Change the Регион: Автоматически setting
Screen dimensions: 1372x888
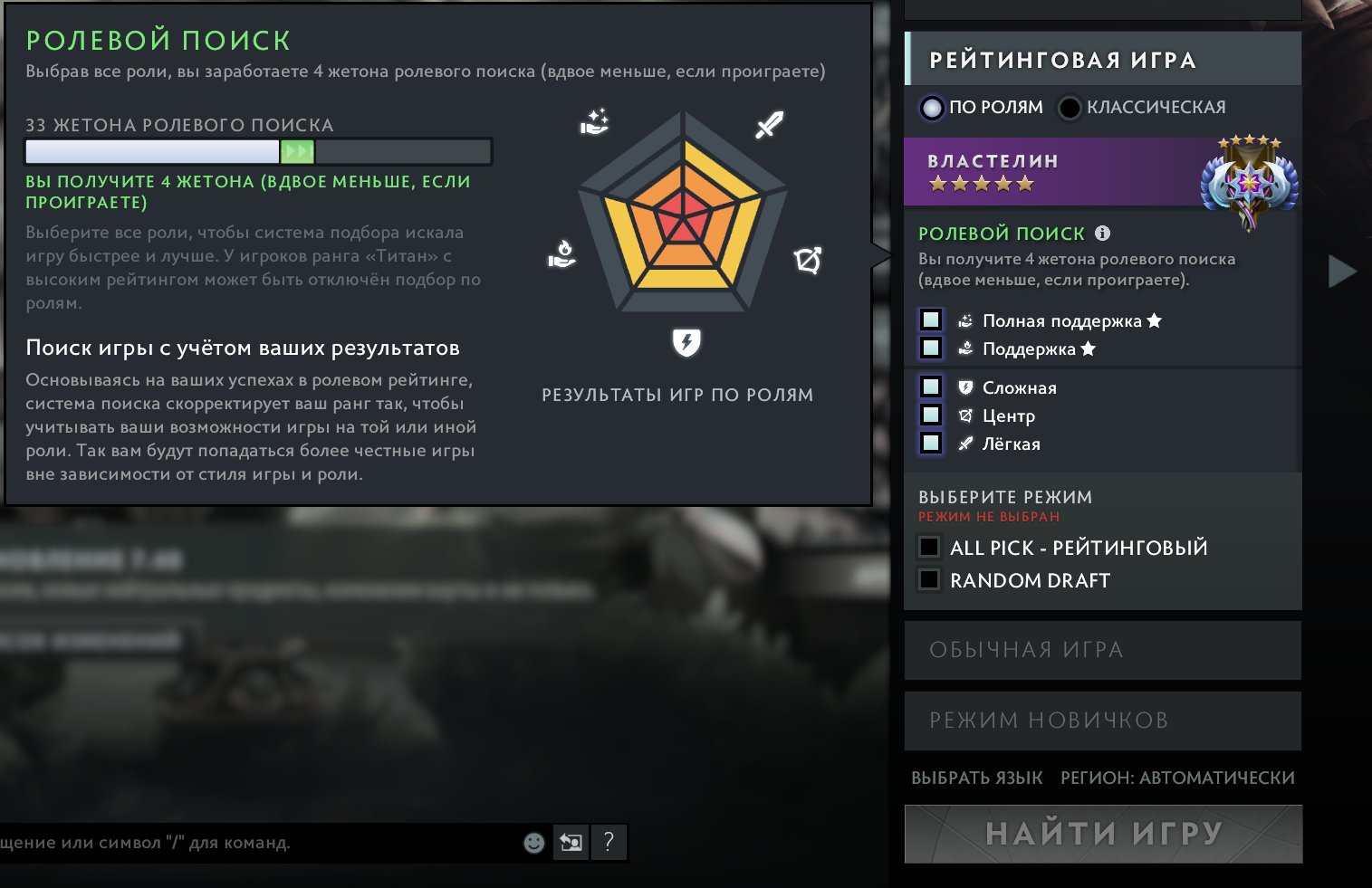1177,778
